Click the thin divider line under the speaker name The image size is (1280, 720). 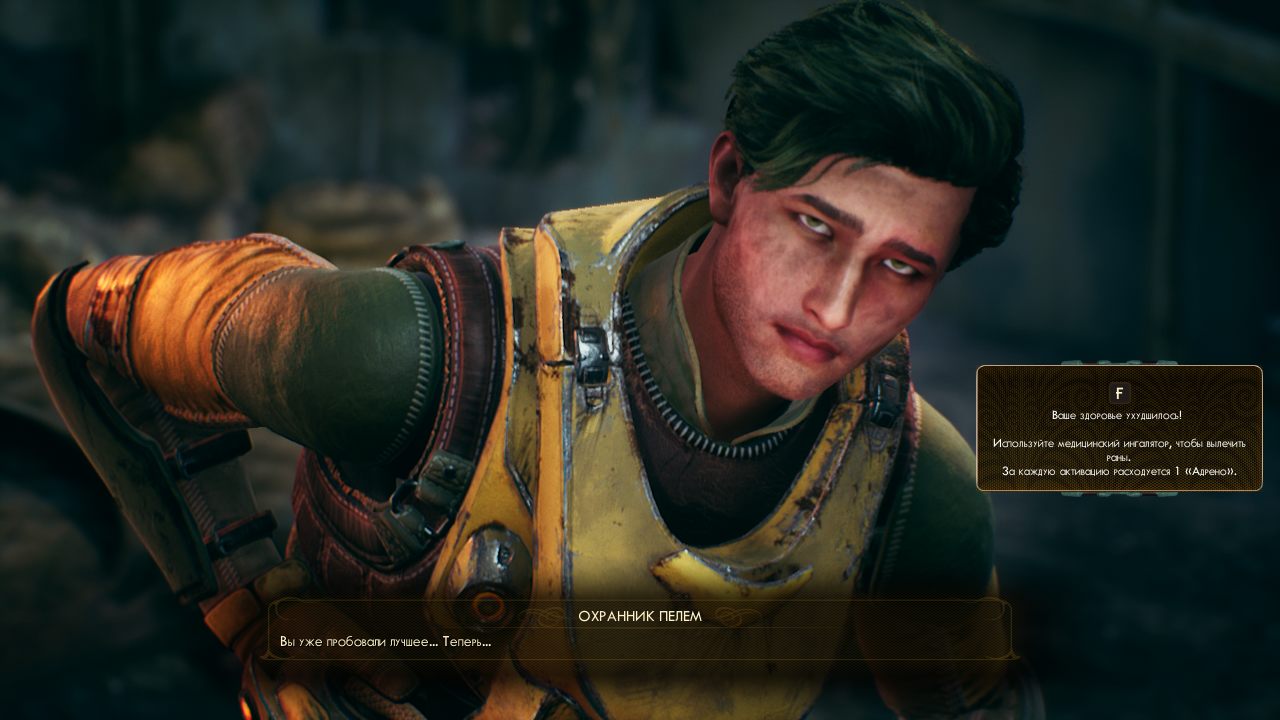(x=640, y=628)
